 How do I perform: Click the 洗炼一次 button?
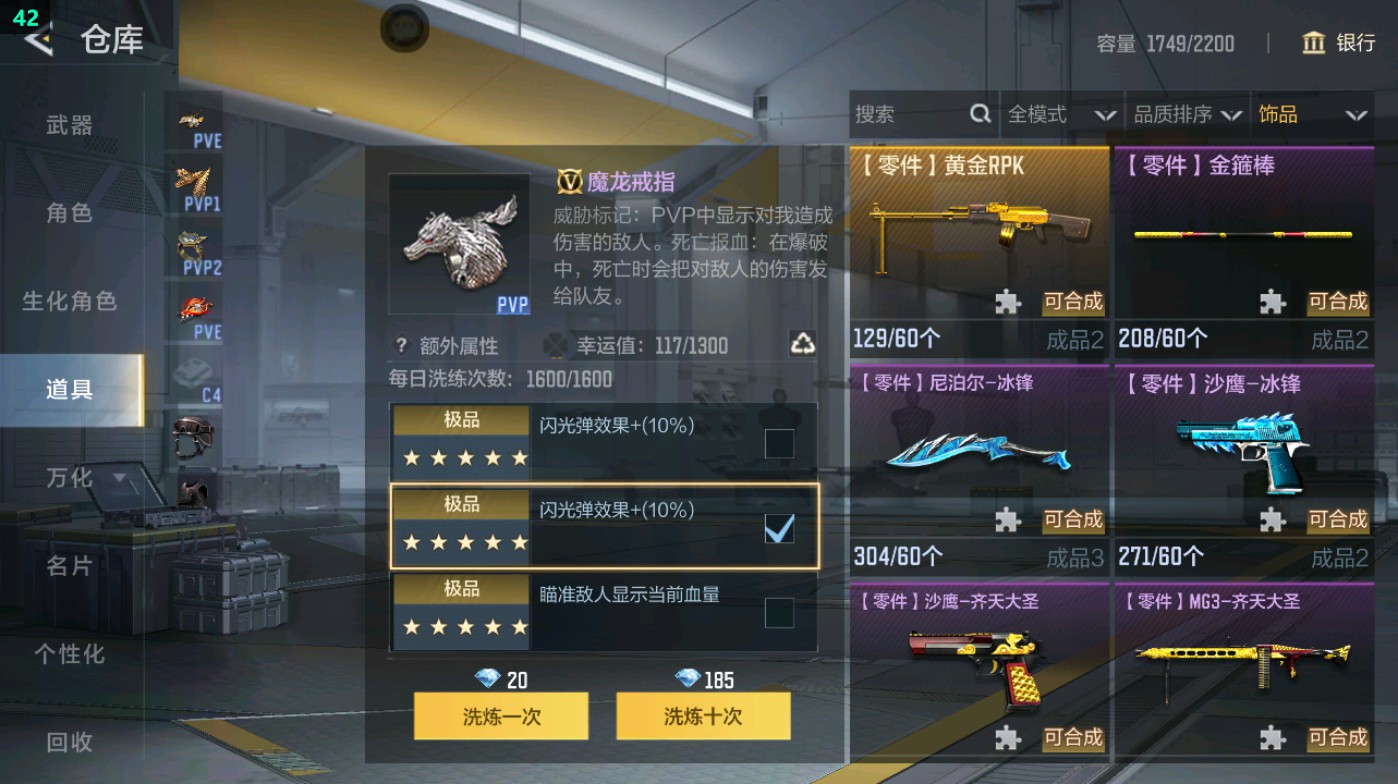[500, 717]
